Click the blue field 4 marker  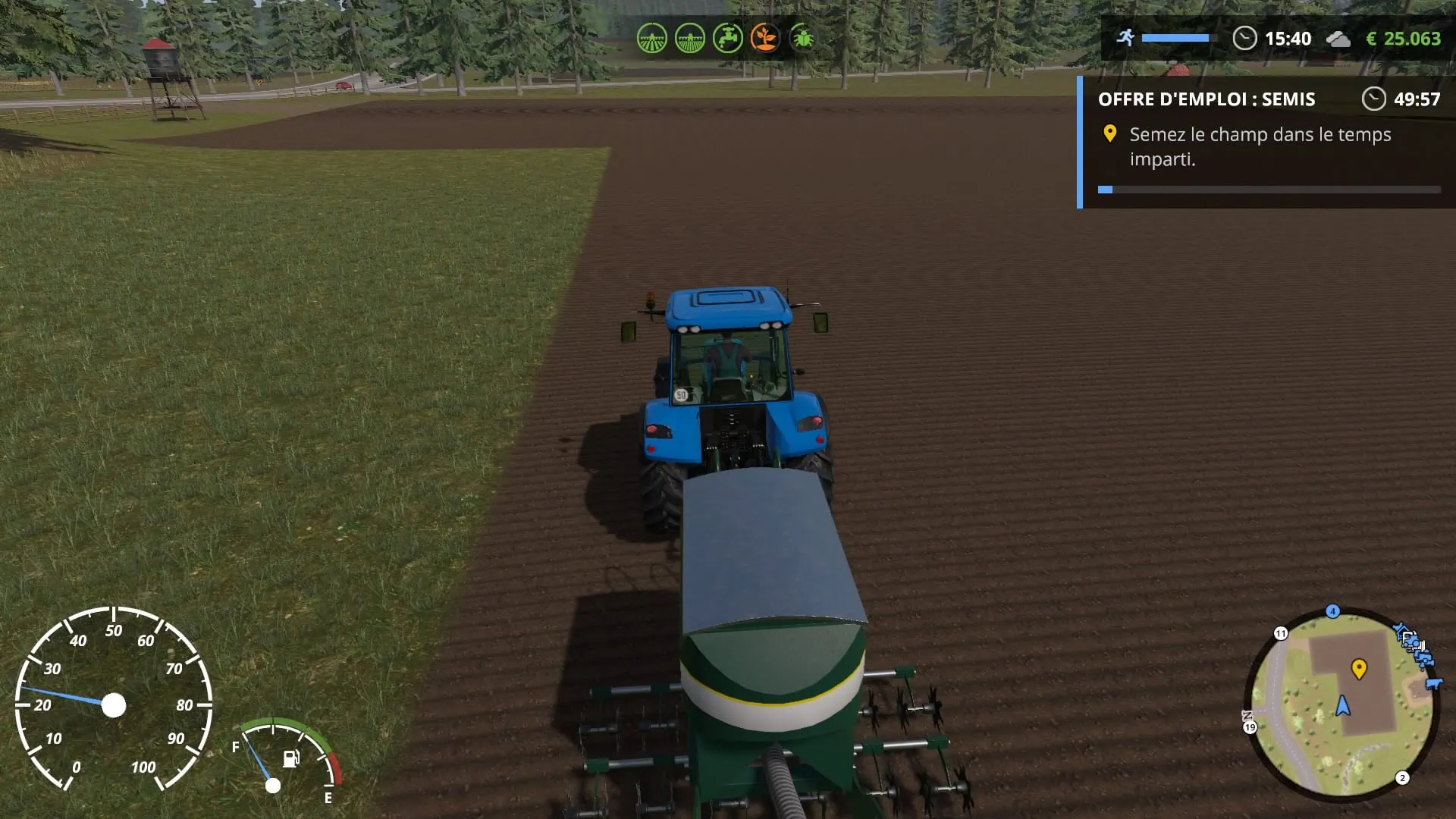click(x=1332, y=611)
